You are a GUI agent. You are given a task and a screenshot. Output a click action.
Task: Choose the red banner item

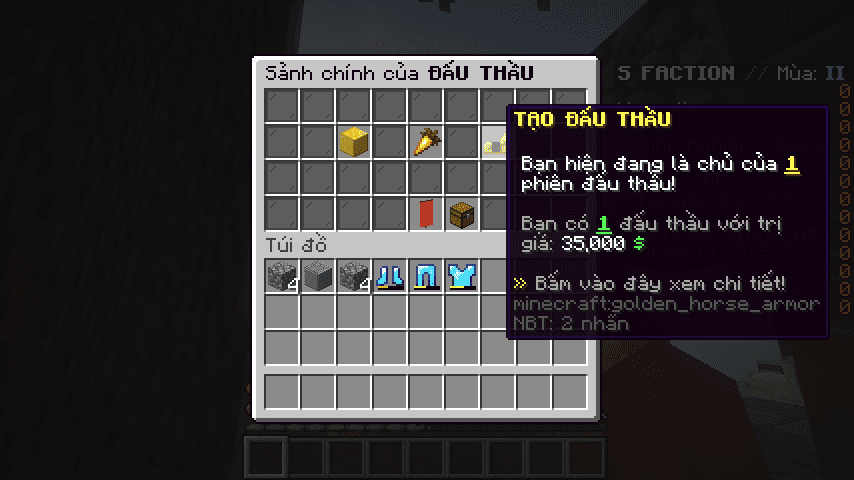(x=426, y=214)
